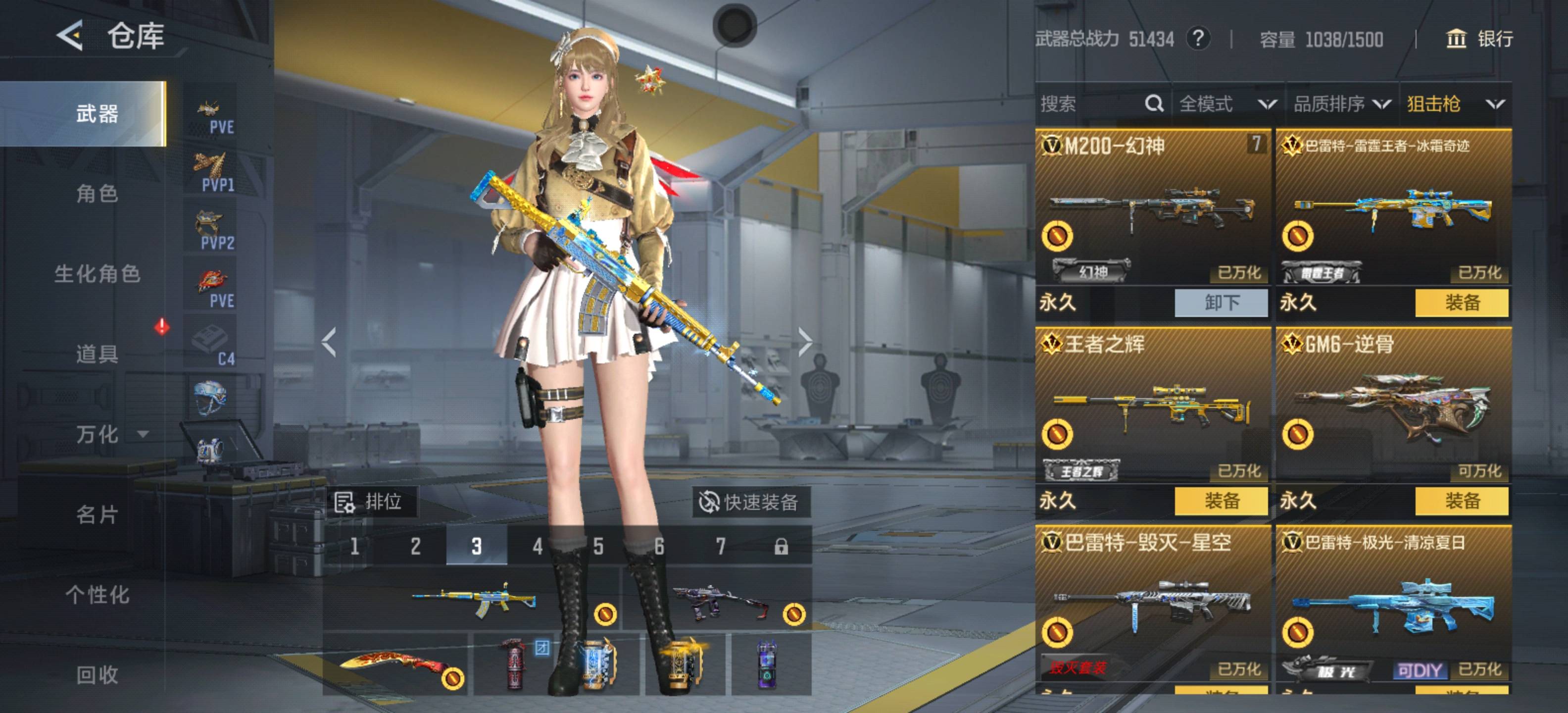
Task: Equip the 王者之辉 sniper rifle
Action: click(x=1221, y=501)
